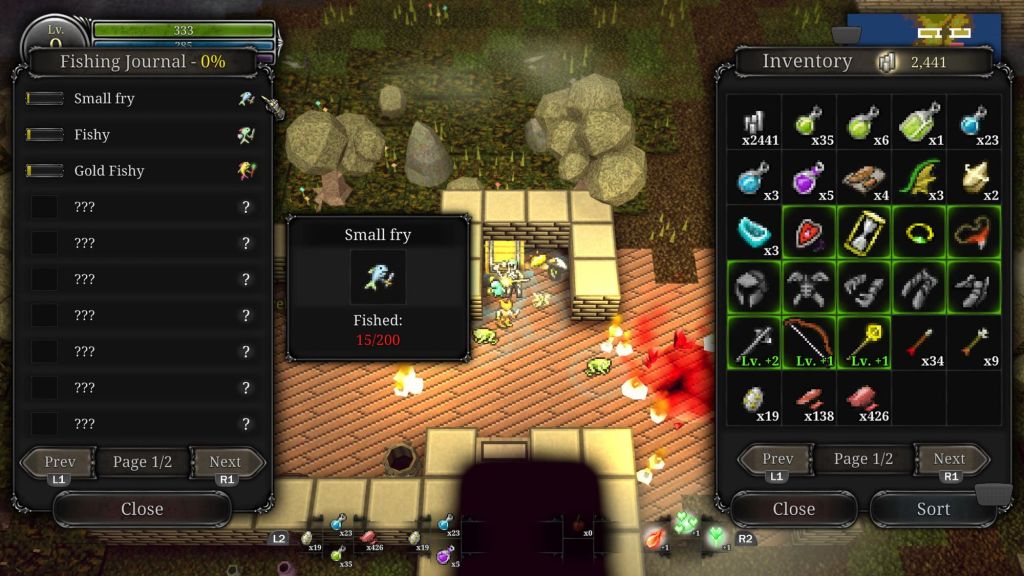The height and width of the screenshot is (576, 1024).
Task: Select the golden staff slot
Action: (864, 343)
